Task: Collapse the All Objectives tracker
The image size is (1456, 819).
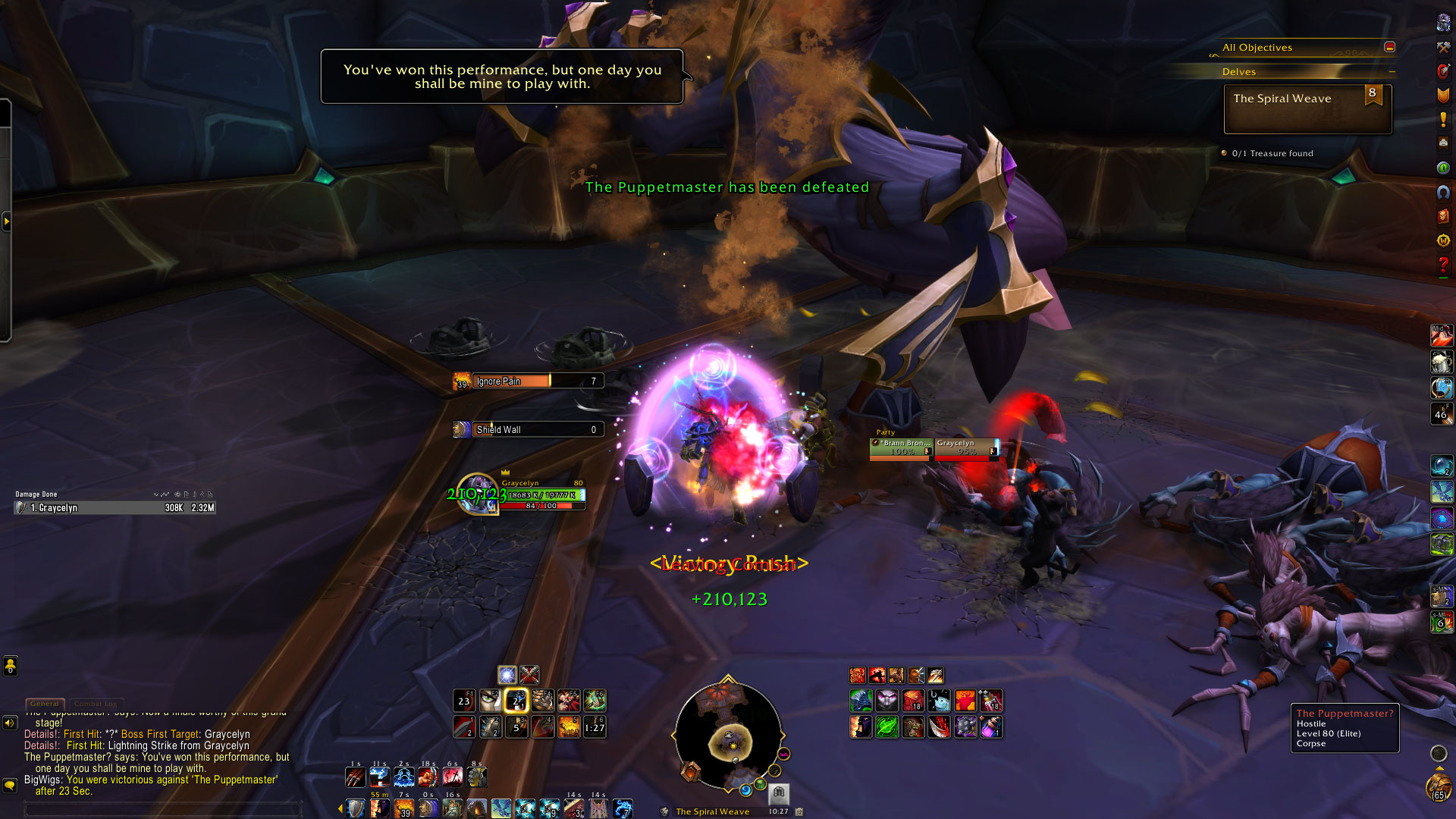Action: (x=1389, y=47)
